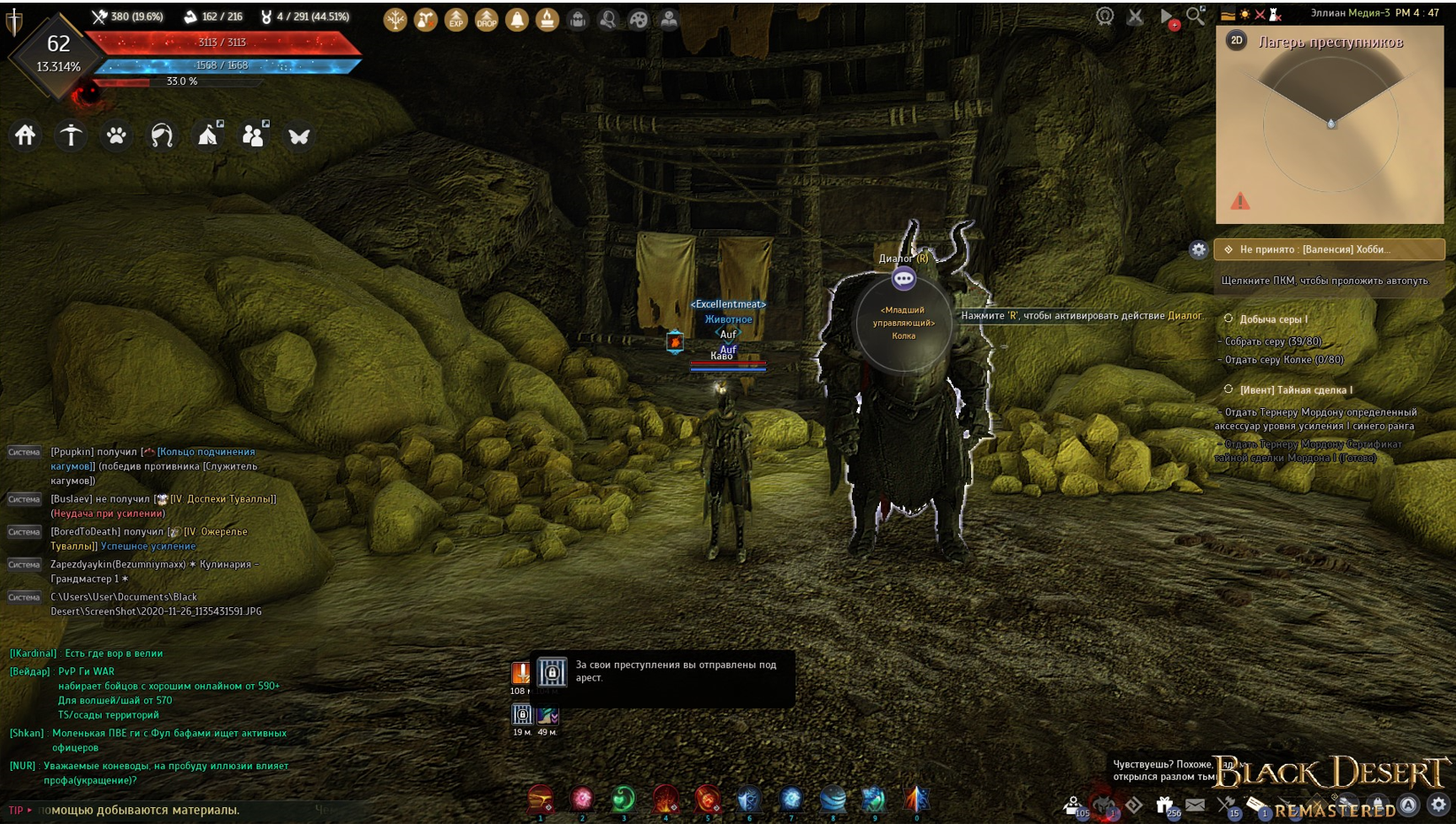Open the pets paw icon
This screenshot has height=824, width=1456.
[117, 135]
